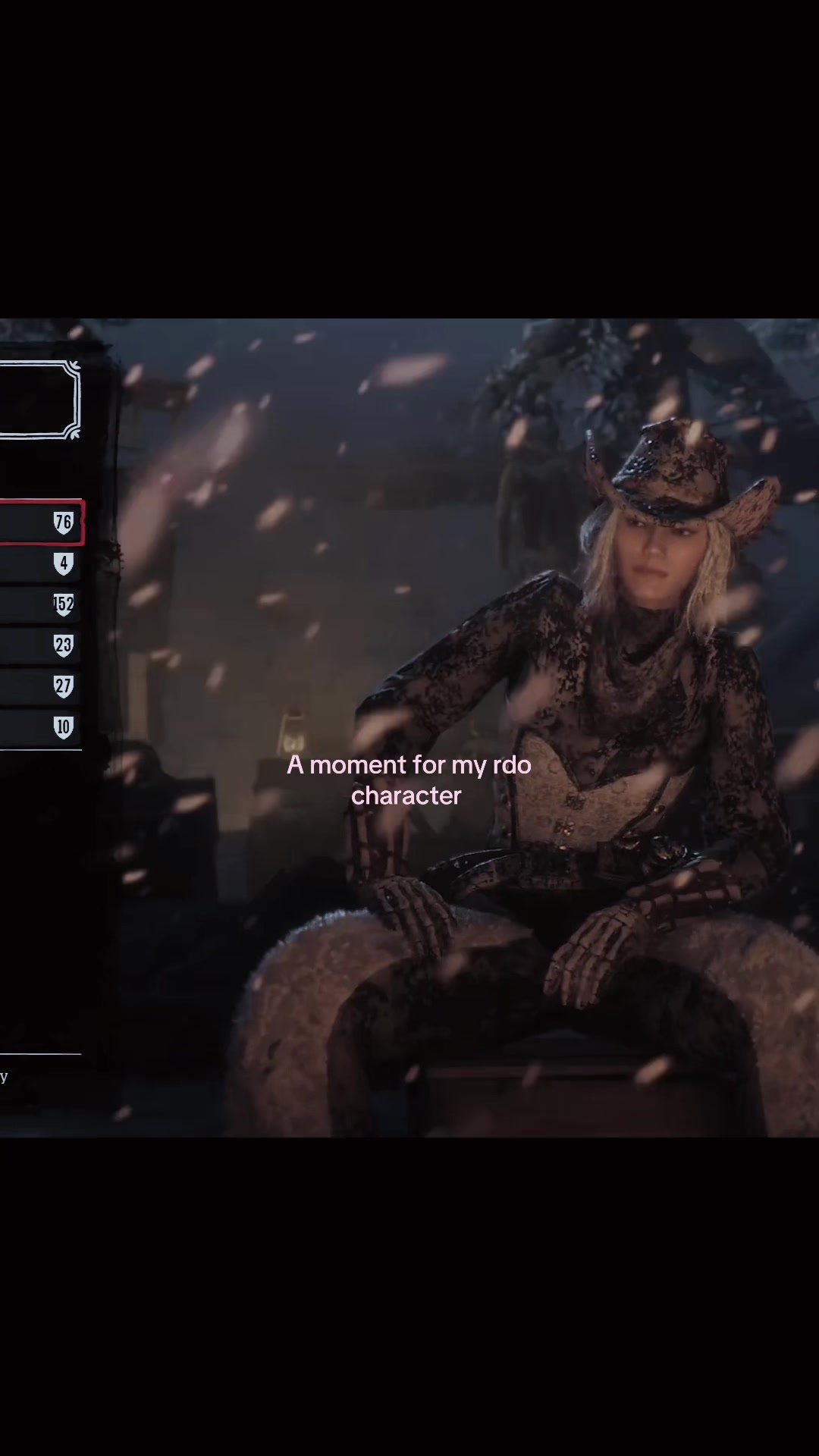
Task: Choose the menu row showing count 4
Action: coord(39,563)
